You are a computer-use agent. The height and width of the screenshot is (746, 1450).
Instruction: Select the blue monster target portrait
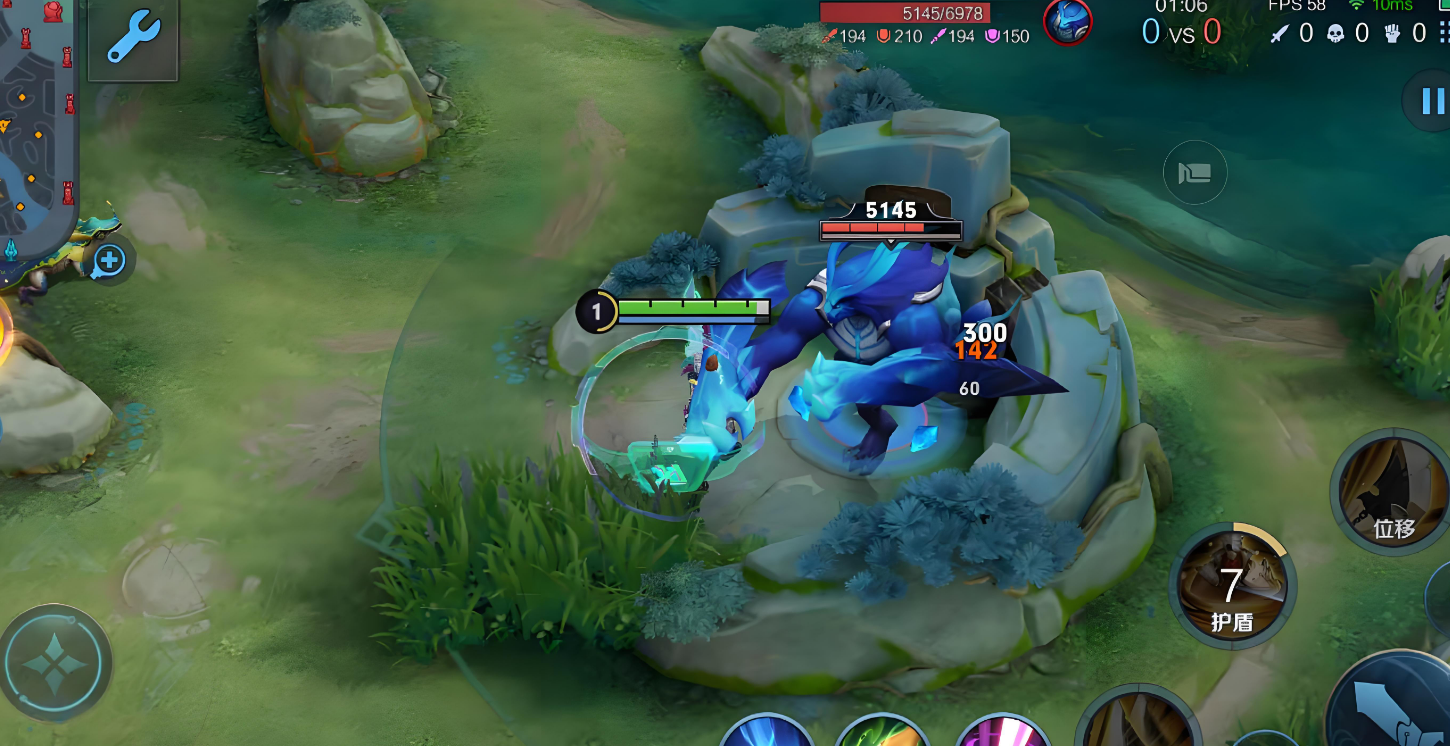click(1067, 22)
